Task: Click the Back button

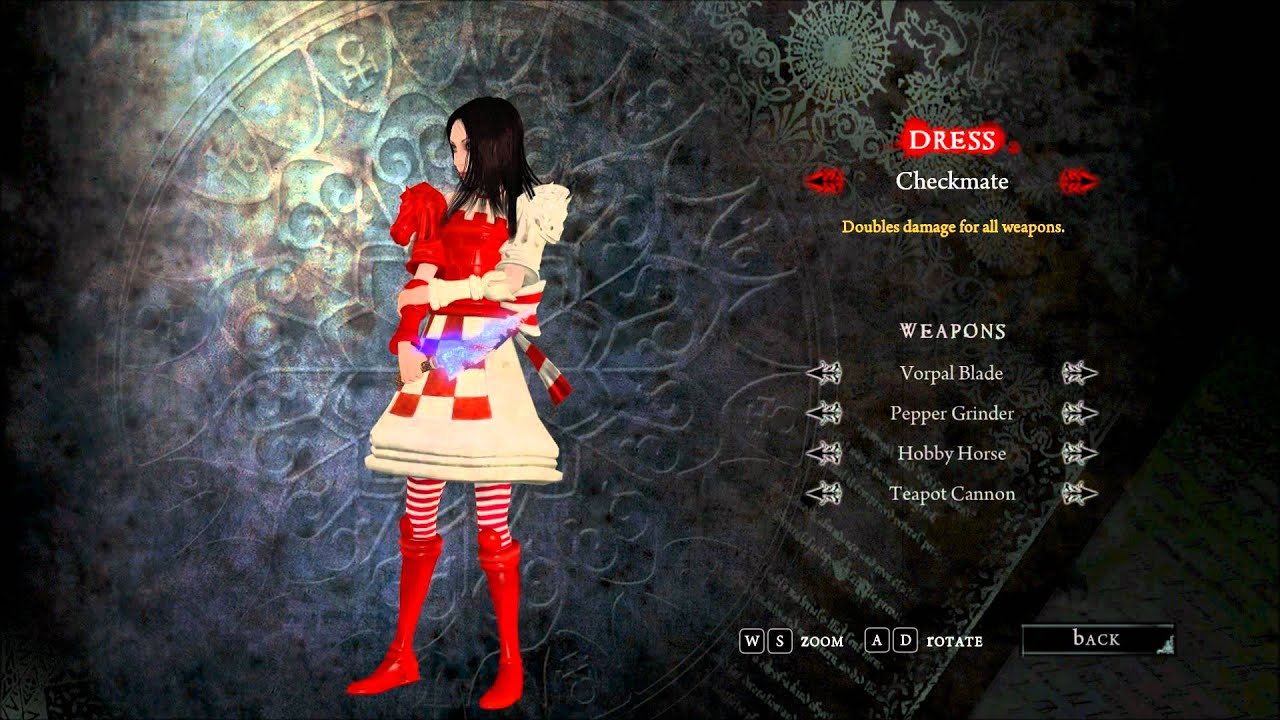Action: [x=1096, y=639]
